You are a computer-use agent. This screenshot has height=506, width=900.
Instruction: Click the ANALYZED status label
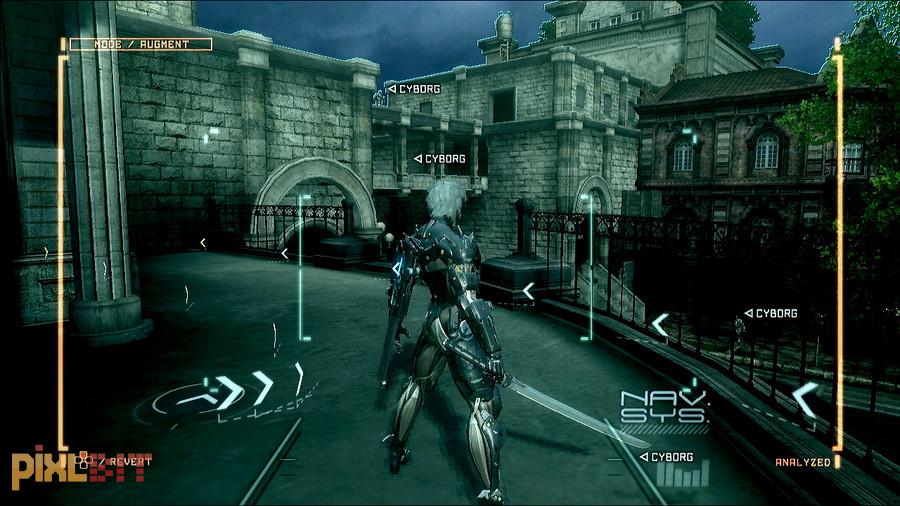[x=802, y=462]
